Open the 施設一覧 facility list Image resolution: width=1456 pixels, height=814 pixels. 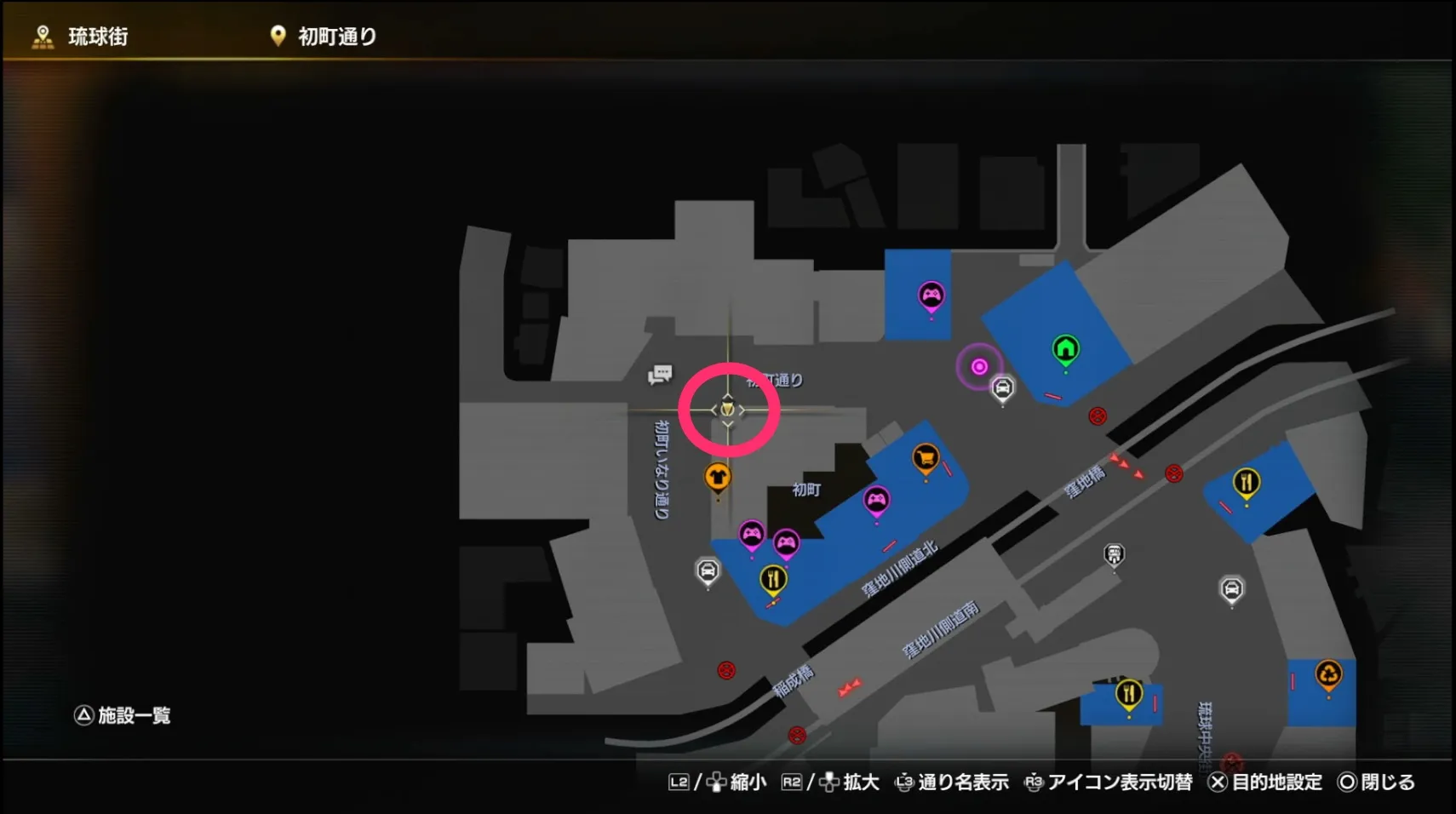[x=124, y=715]
